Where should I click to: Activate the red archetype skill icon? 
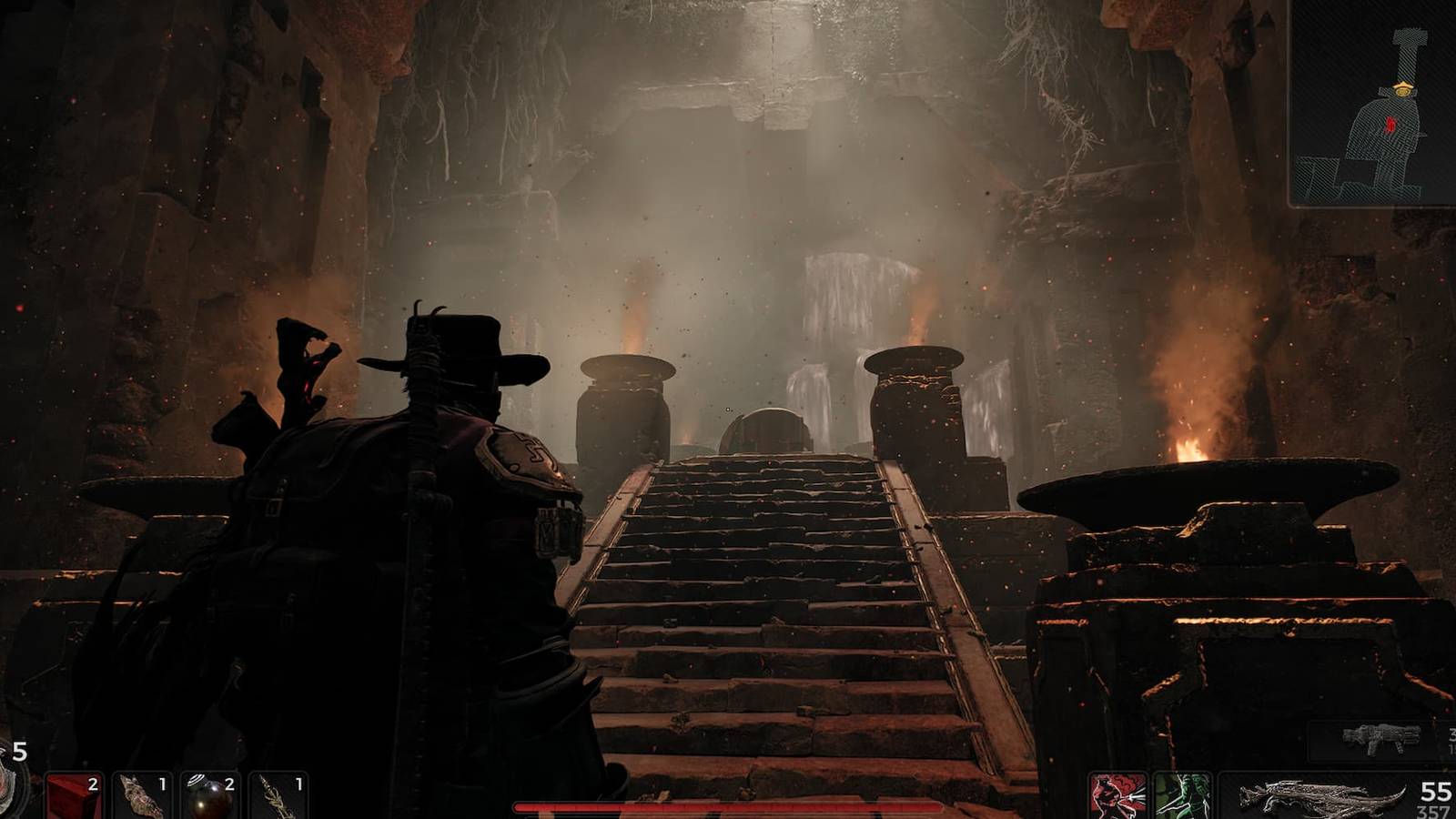pyautogui.click(x=1117, y=796)
